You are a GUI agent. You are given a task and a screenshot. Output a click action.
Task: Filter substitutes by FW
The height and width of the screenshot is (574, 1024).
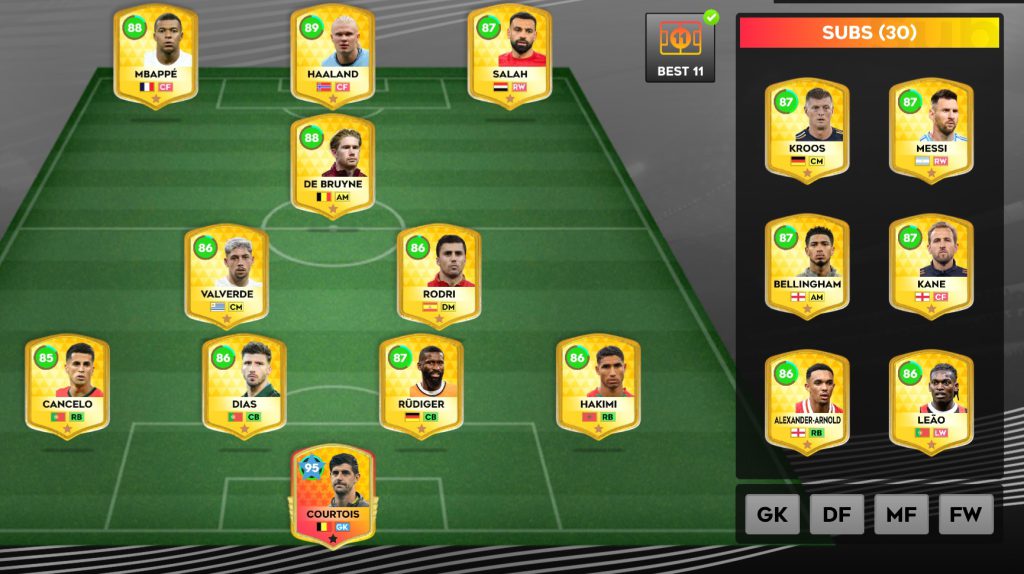(x=966, y=515)
